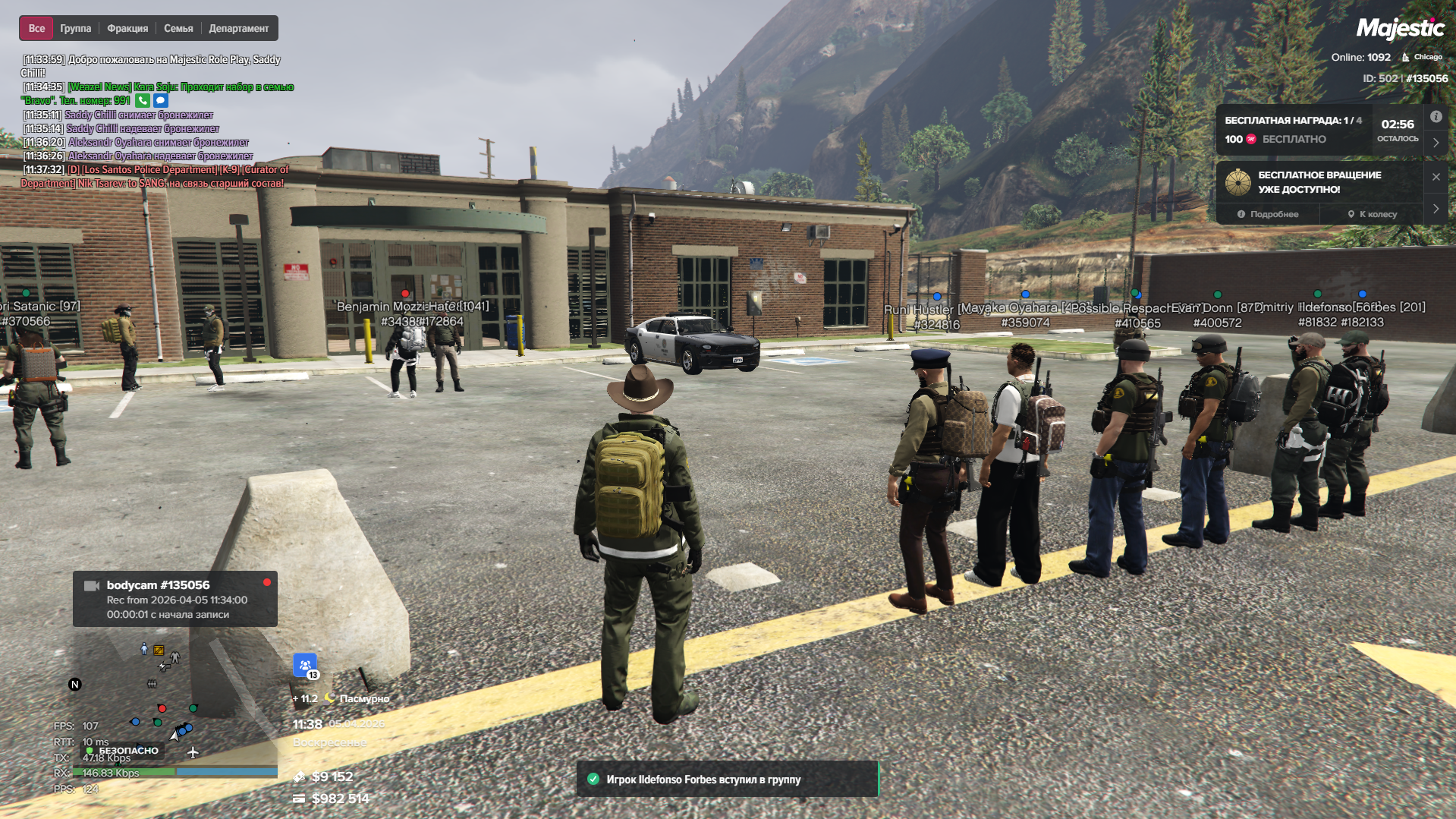Switch to the Все chat tab

[36, 28]
